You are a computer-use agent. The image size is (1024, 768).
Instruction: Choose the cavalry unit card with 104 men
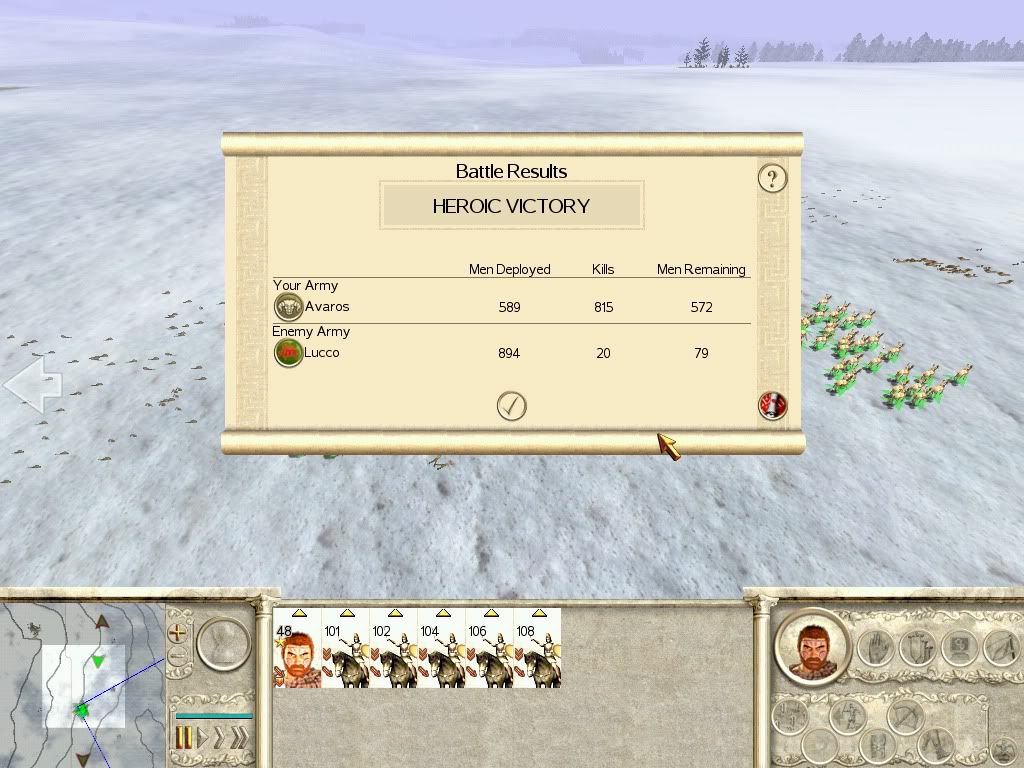click(441, 648)
